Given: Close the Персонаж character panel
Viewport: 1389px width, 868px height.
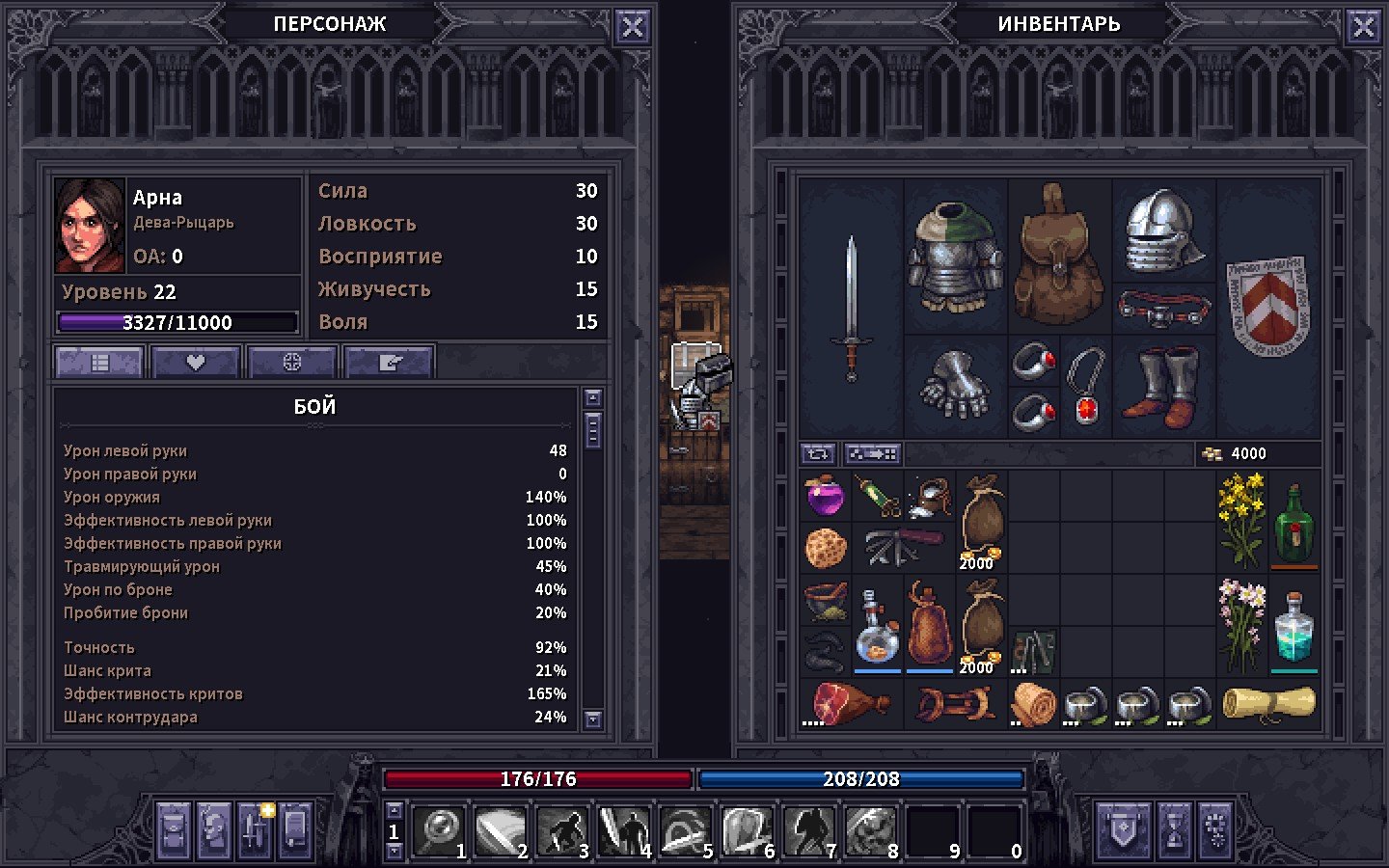Looking at the screenshot, I should [x=632, y=27].
